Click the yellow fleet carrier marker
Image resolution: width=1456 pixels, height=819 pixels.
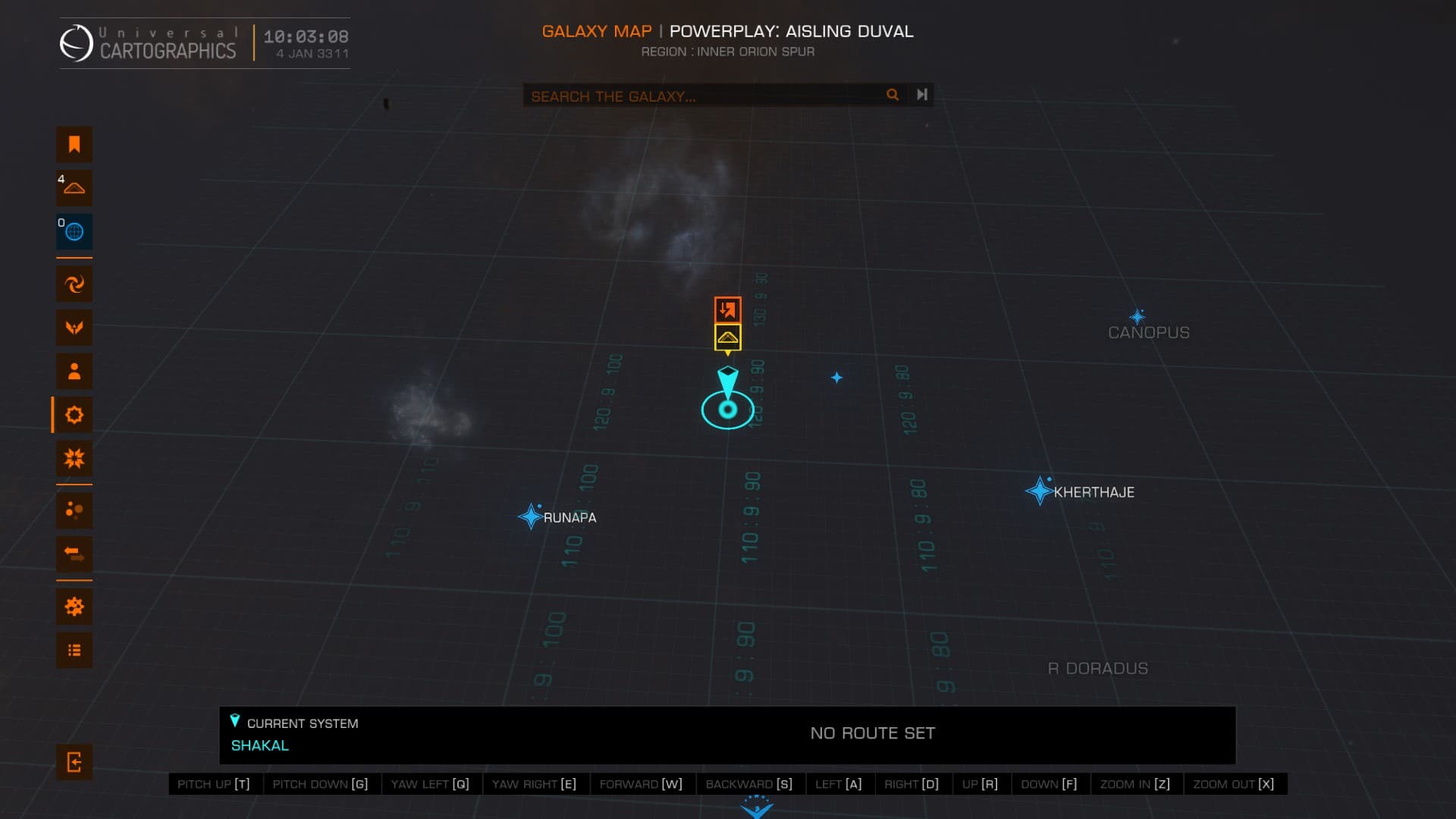point(727,337)
